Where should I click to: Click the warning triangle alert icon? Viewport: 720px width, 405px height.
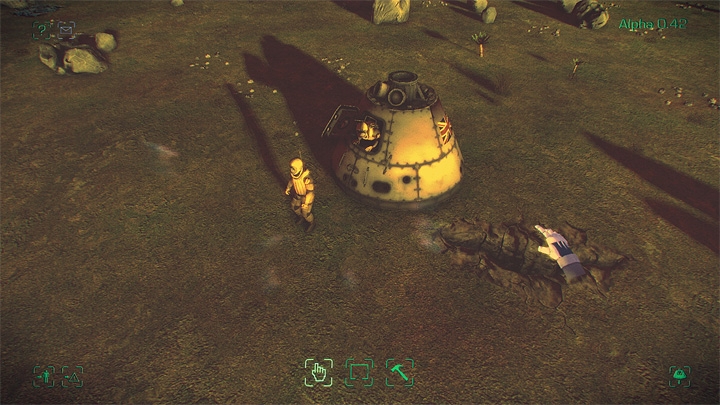[x=72, y=376]
